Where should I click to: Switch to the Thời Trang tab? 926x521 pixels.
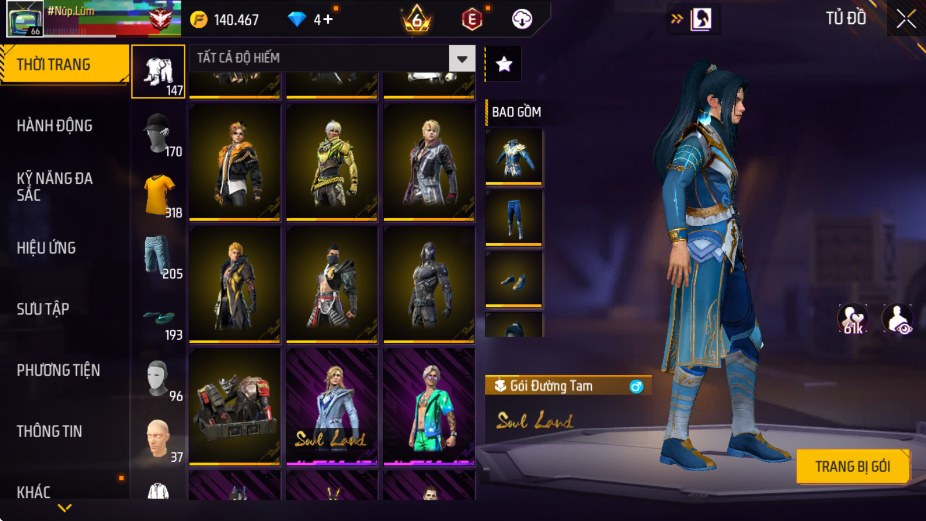point(64,65)
